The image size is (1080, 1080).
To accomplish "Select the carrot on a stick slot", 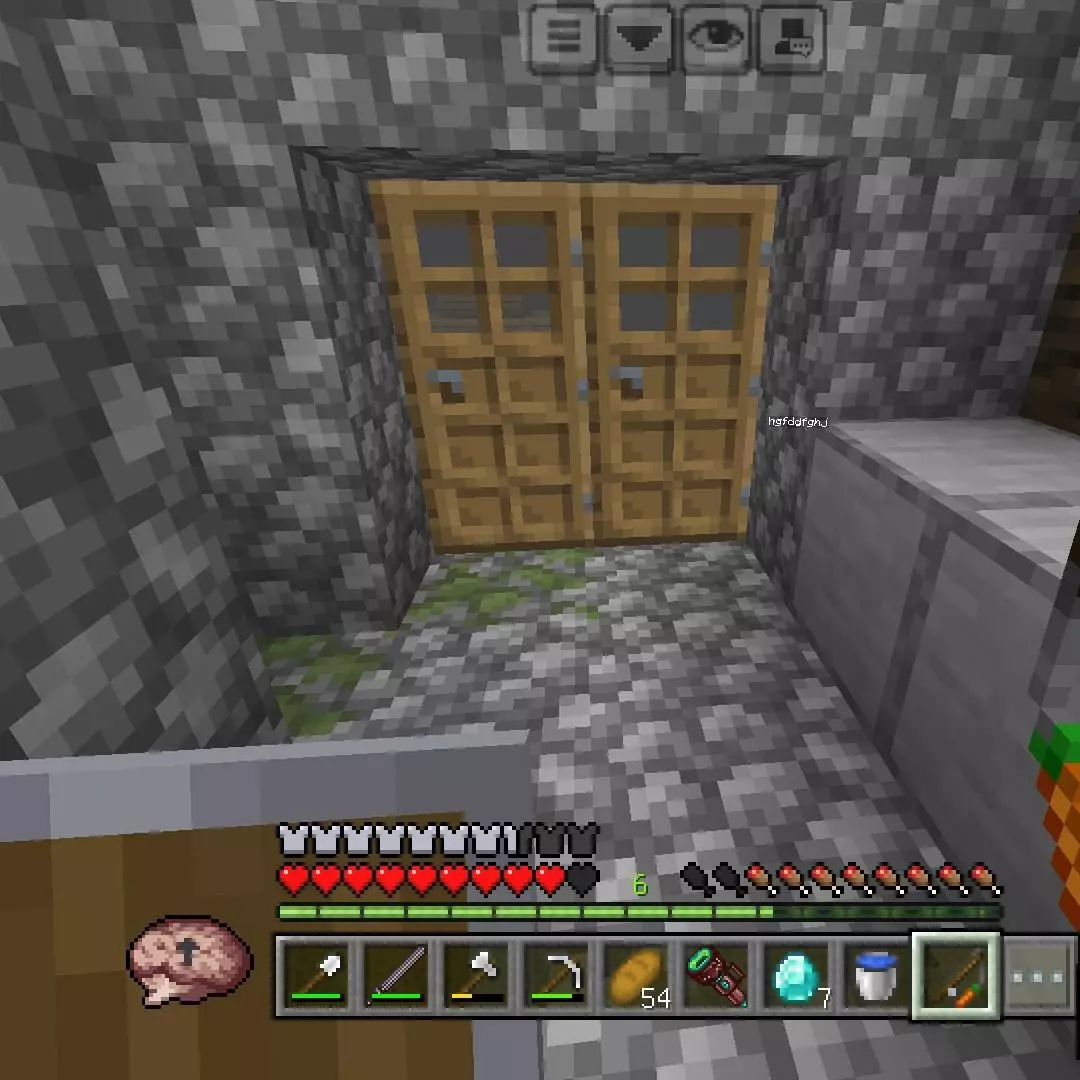I will (x=957, y=976).
